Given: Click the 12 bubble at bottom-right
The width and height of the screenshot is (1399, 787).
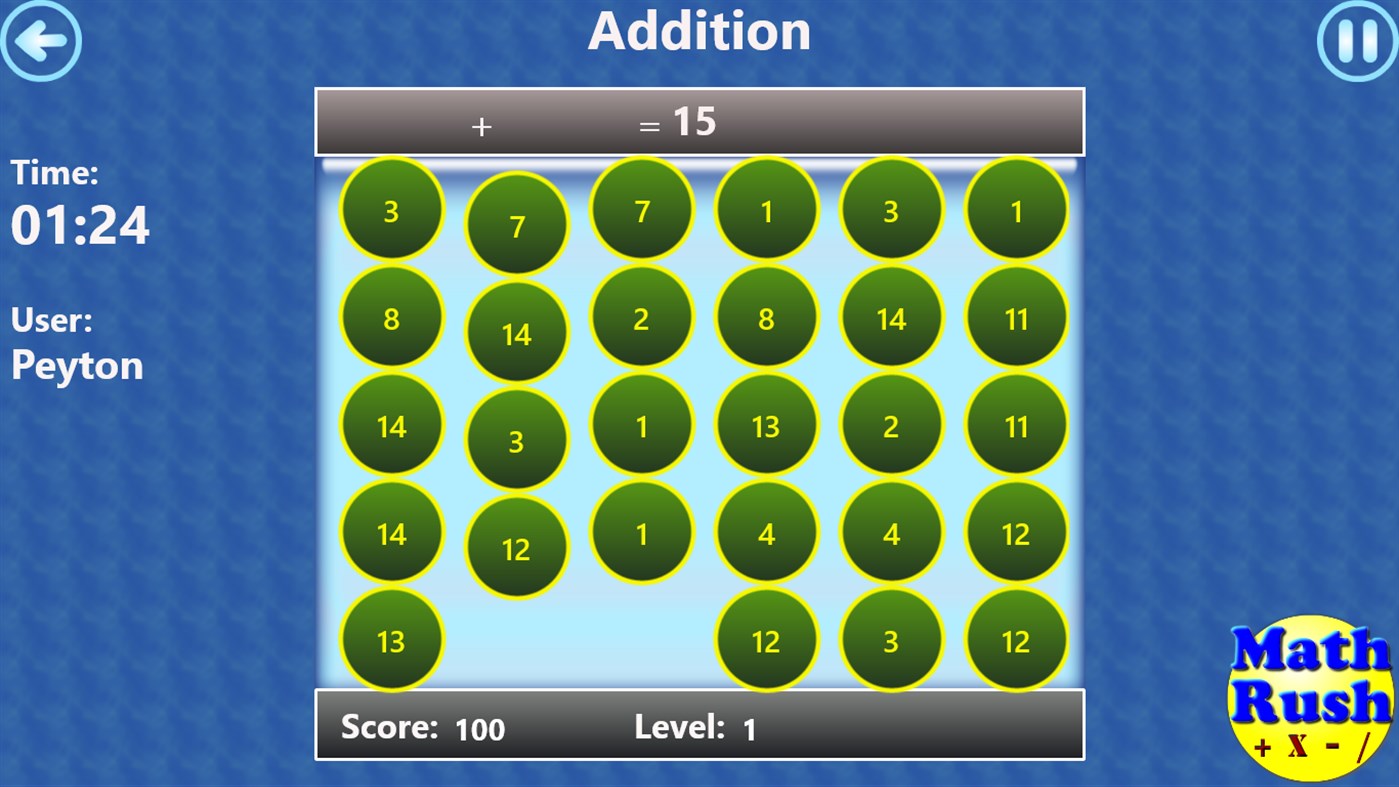Looking at the screenshot, I should pos(1016,642).
